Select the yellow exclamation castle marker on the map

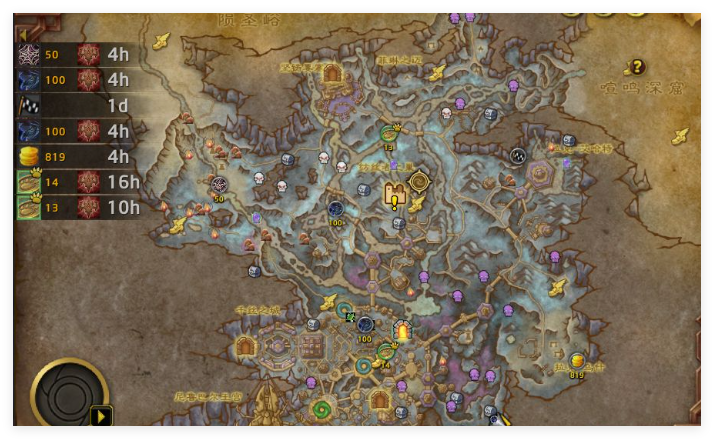tap(395, 194)
